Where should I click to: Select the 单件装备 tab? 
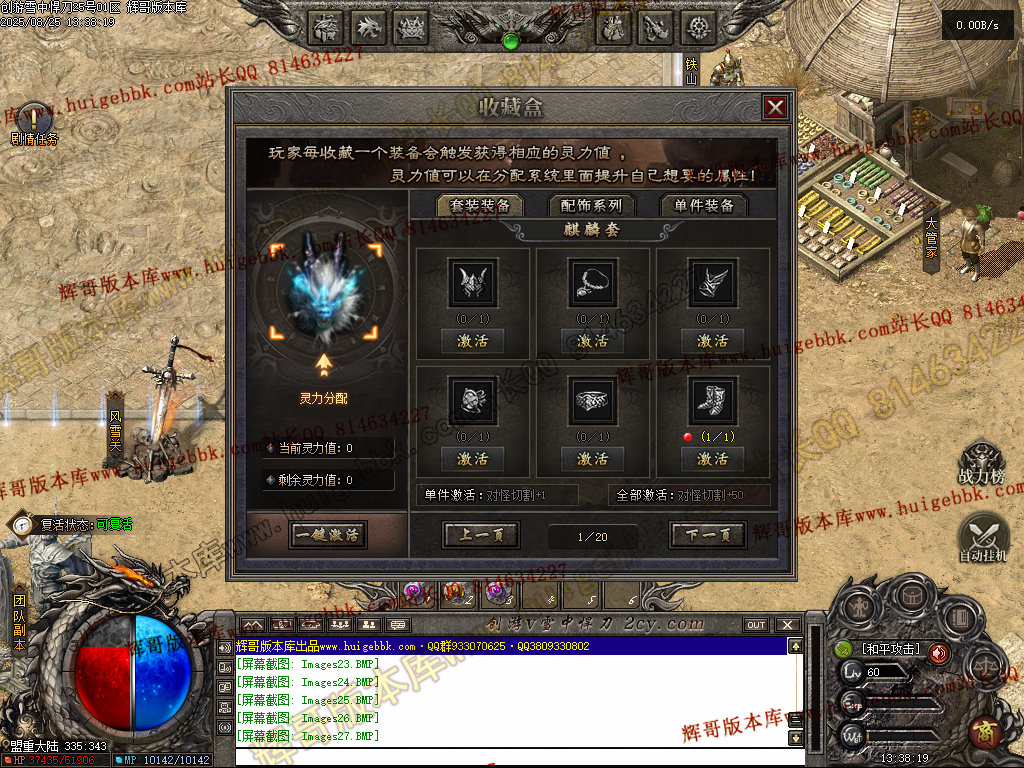click(704, 205)
